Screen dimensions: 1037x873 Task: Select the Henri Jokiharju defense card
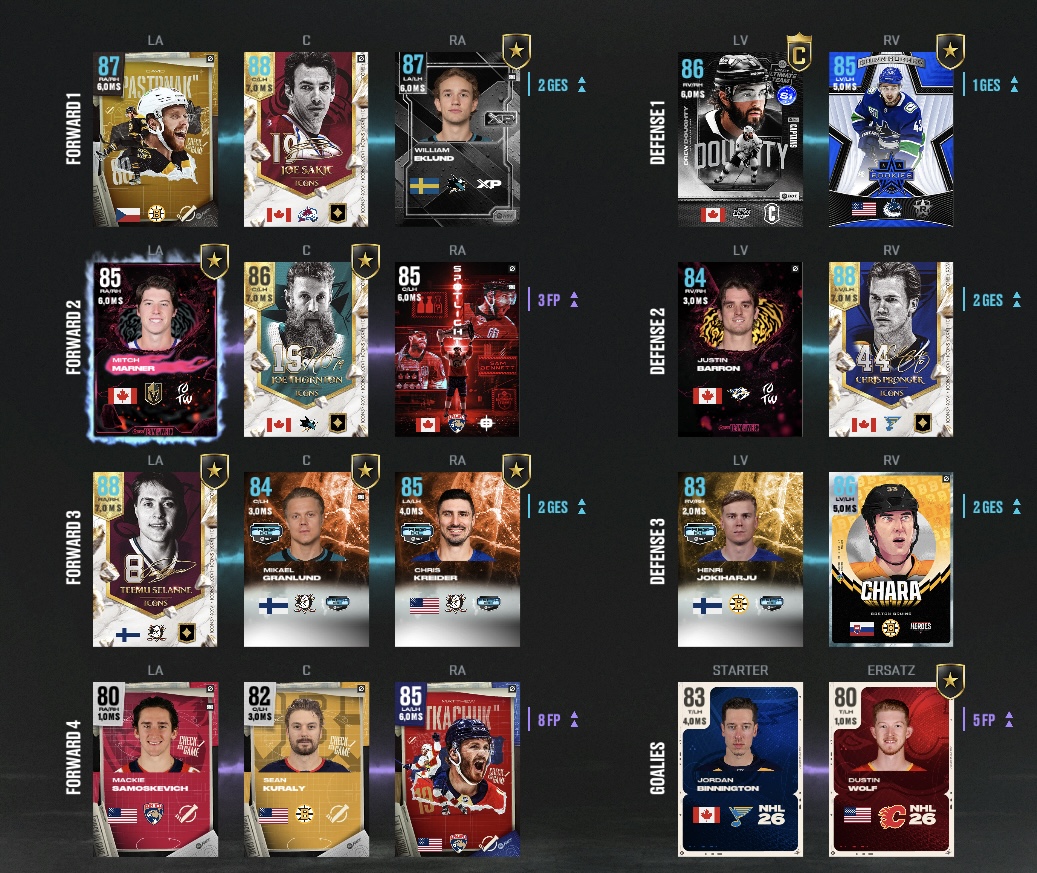(740, 559)
